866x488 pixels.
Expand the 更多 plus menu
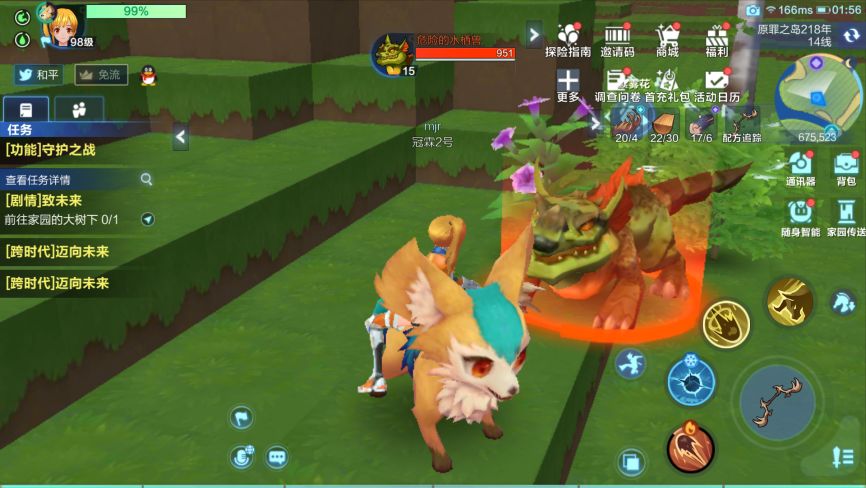tap(568, 86)
